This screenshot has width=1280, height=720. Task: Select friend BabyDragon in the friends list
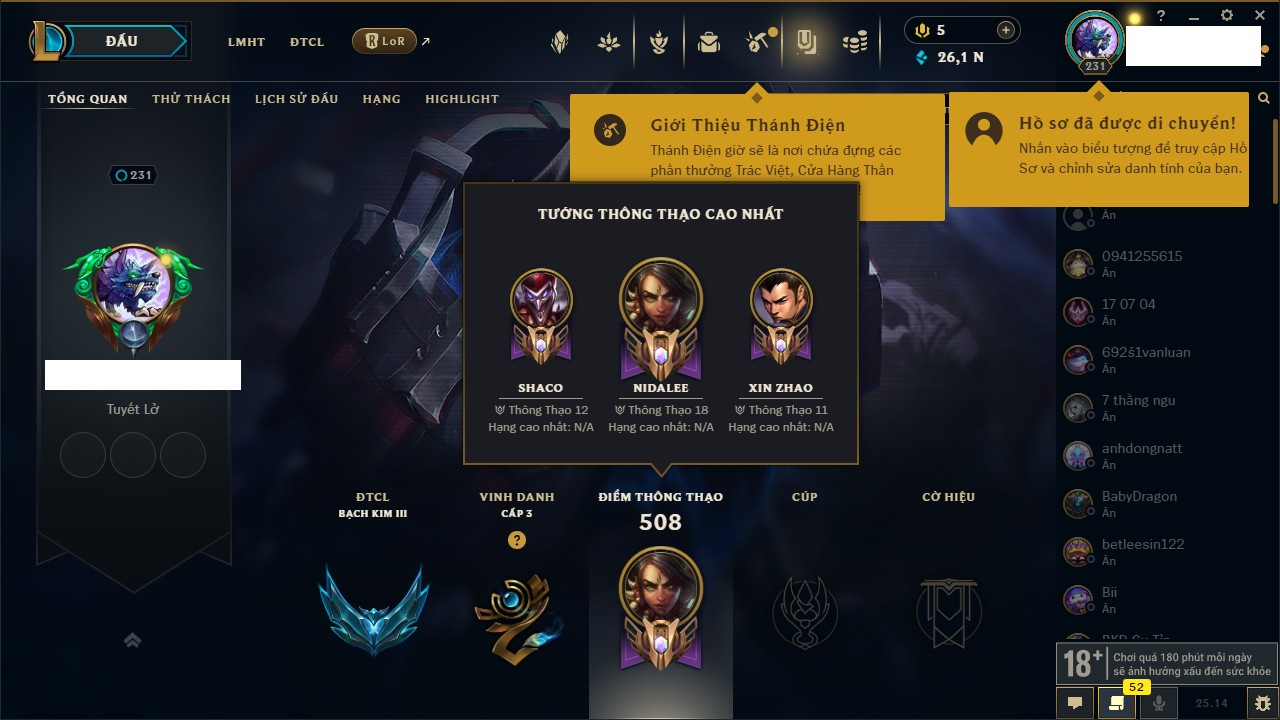pos(1139,497)
